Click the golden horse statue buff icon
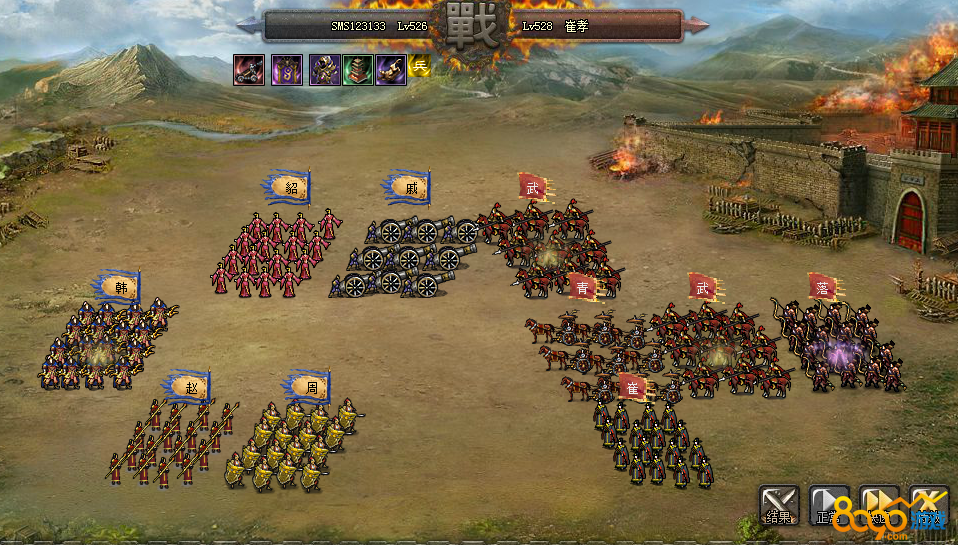This screenshot has height=545, width=958. click(x=391, y=69)
